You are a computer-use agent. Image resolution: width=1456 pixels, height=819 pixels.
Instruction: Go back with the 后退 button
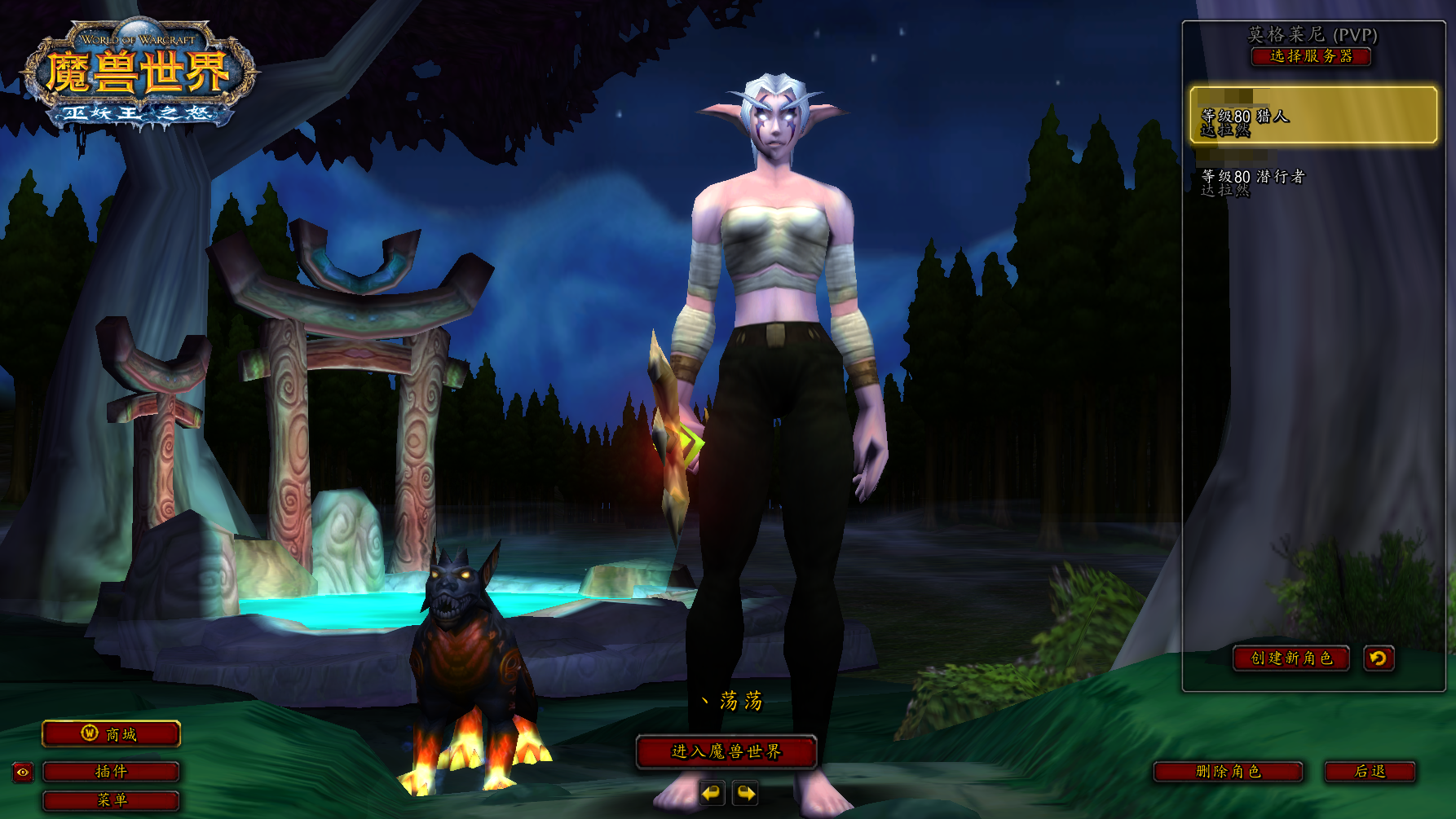(1370, 771)
